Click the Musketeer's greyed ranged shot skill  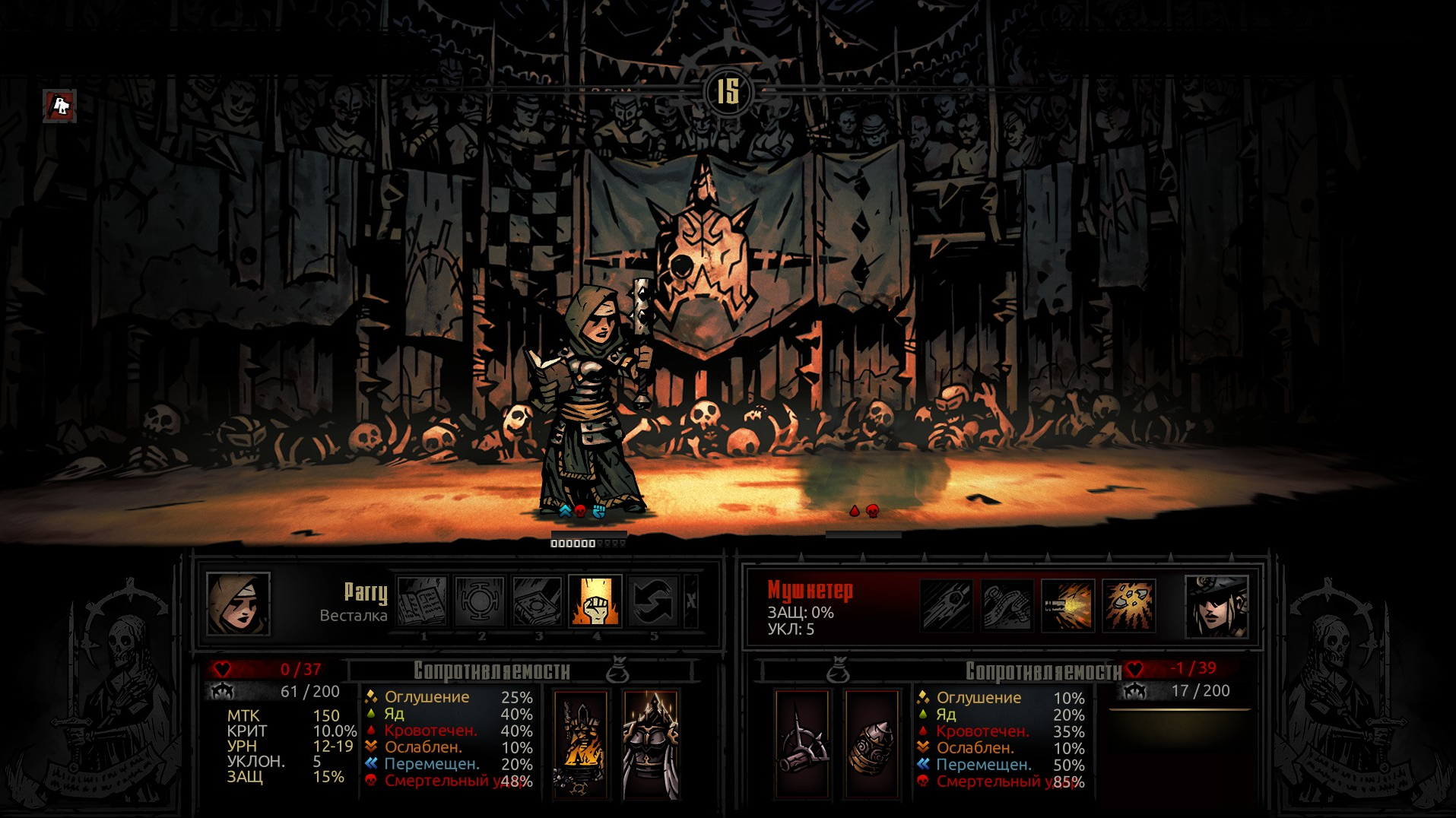point(947,605)
